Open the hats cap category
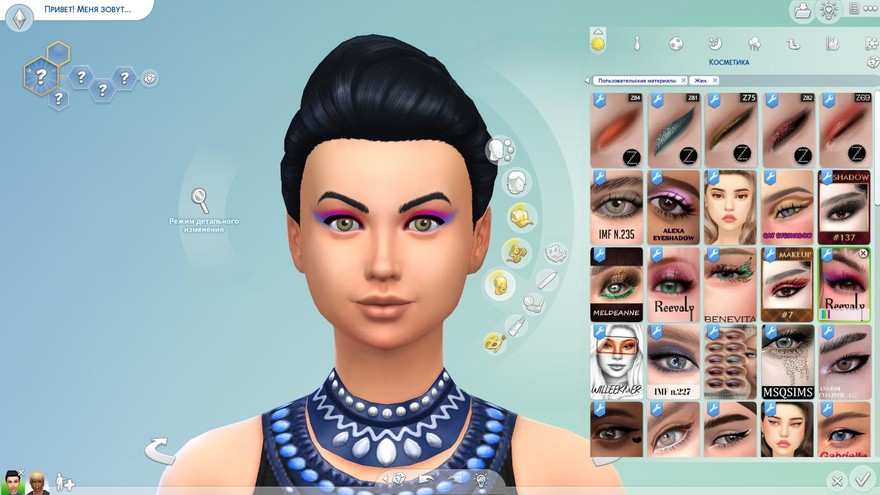This screenshot has height=495, width=880. 519,216
